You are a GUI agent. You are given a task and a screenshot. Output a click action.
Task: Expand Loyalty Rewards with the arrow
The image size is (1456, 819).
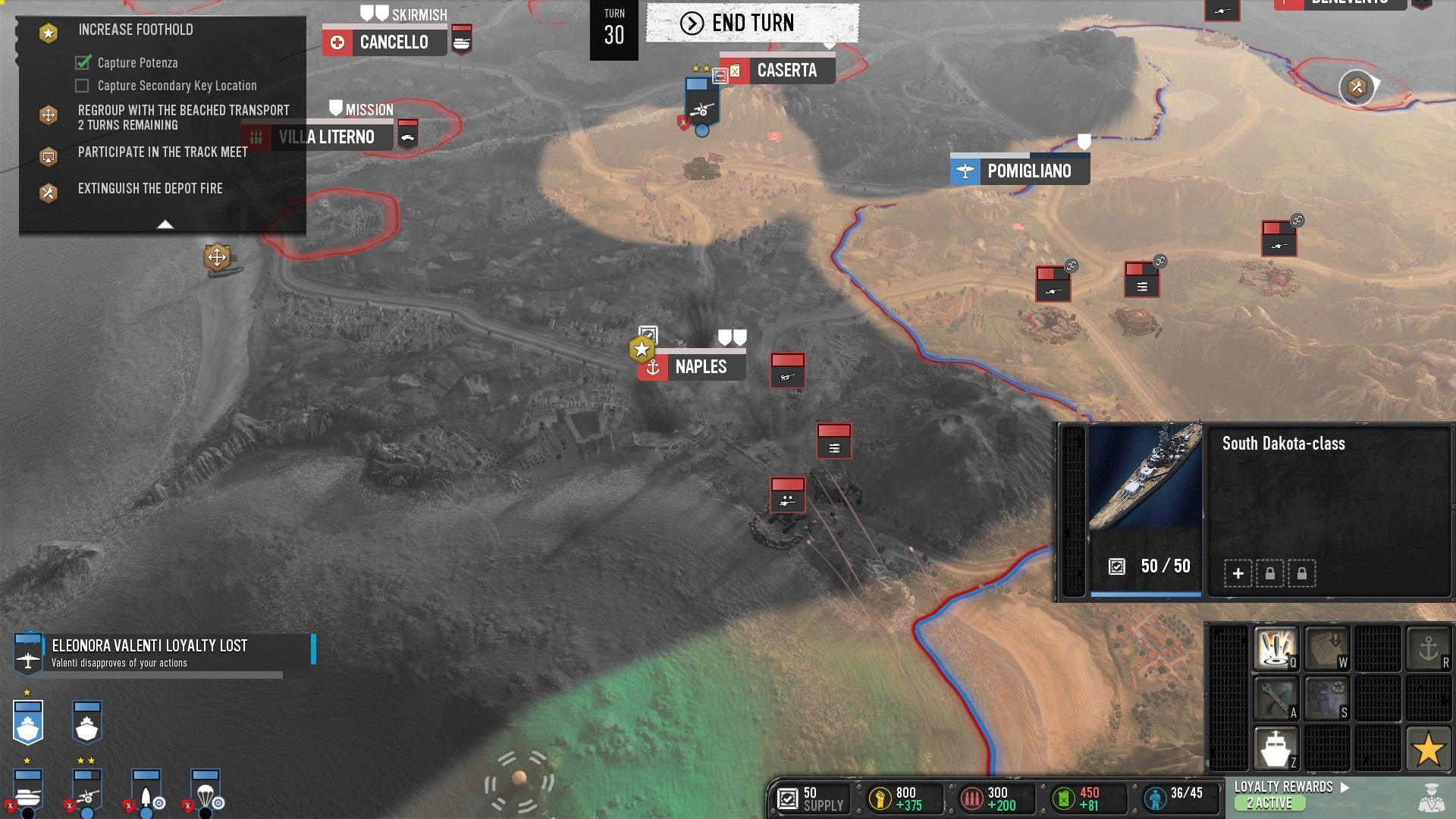[x=1345, y=787]
